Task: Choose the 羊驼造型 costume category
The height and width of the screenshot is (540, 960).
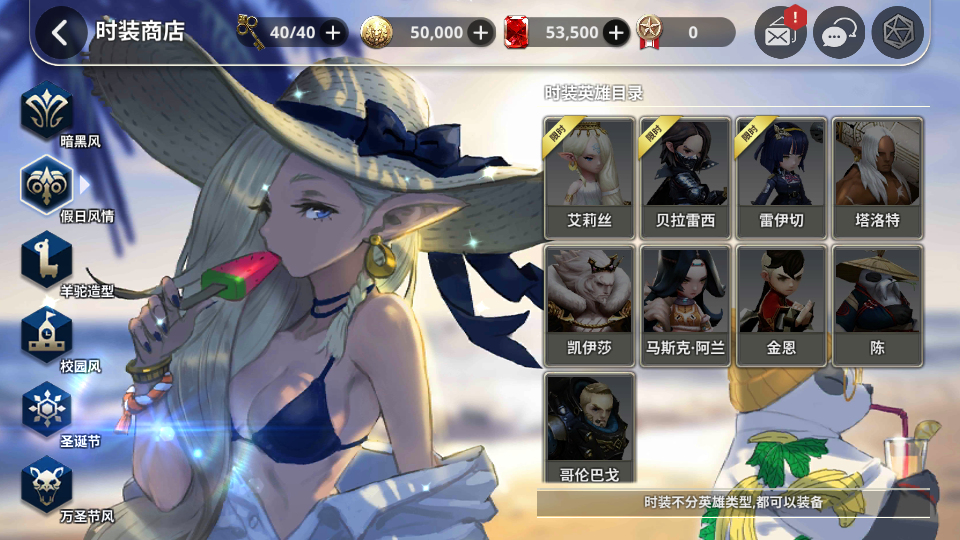Action: [47, 260]
